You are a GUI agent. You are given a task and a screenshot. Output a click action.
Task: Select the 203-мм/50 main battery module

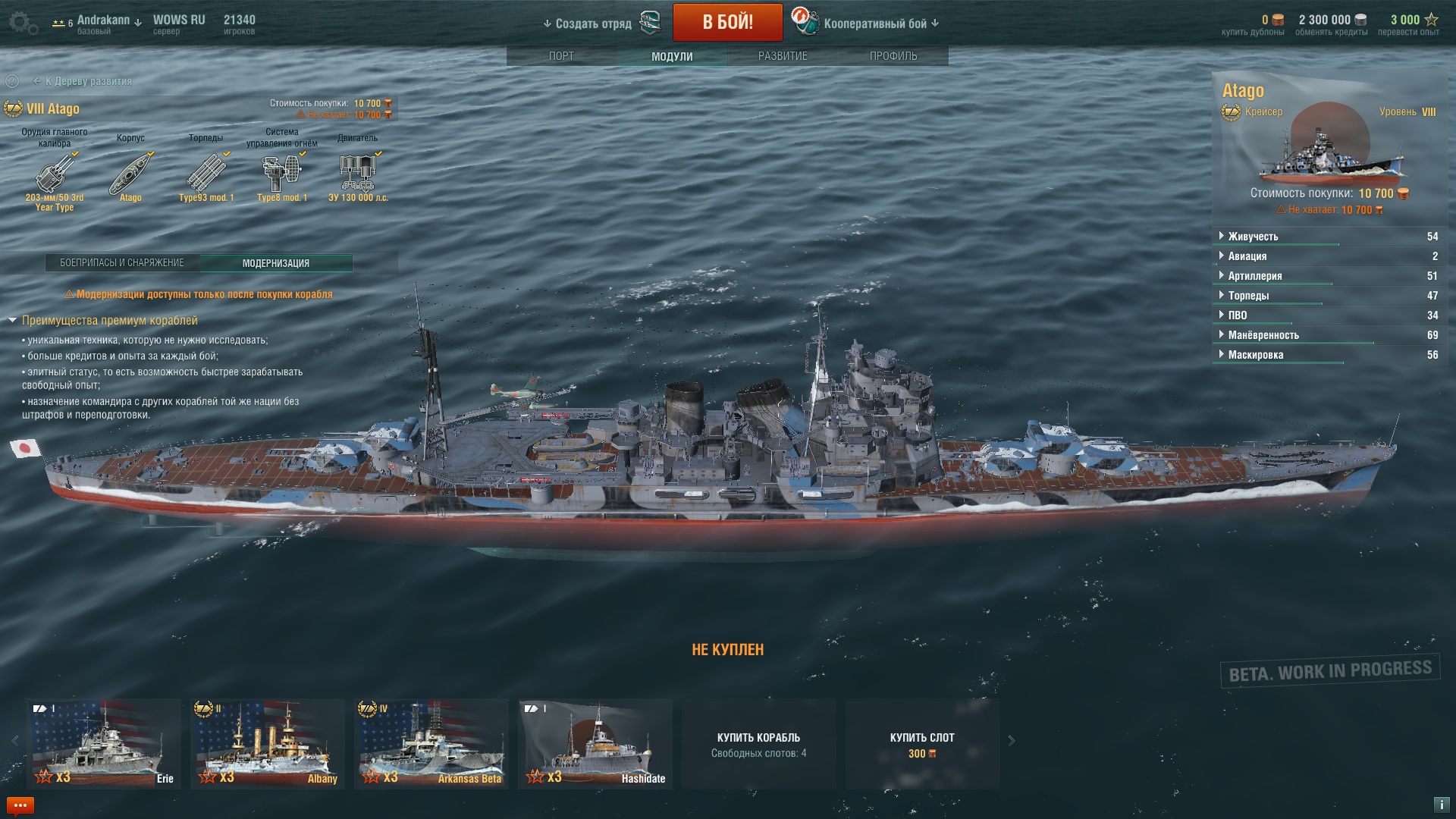click(55, 175)
